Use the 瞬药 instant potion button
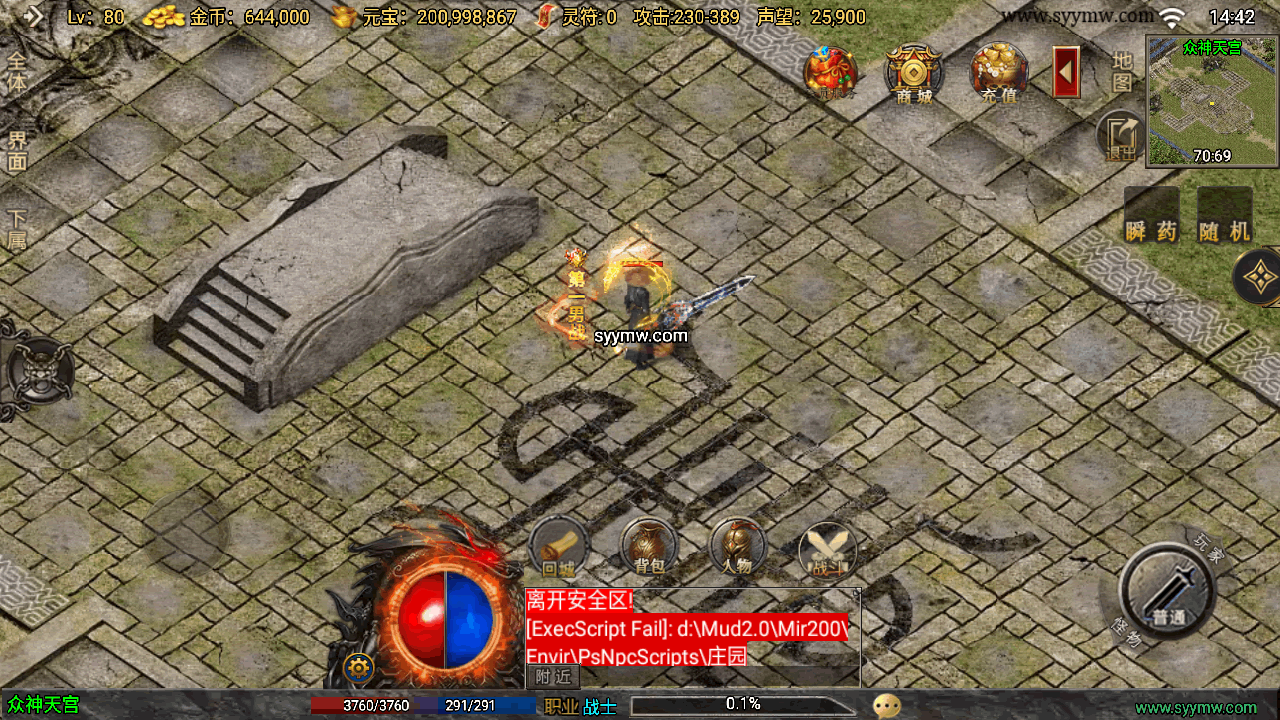The image size is (1280, 720). point(1149,216)
